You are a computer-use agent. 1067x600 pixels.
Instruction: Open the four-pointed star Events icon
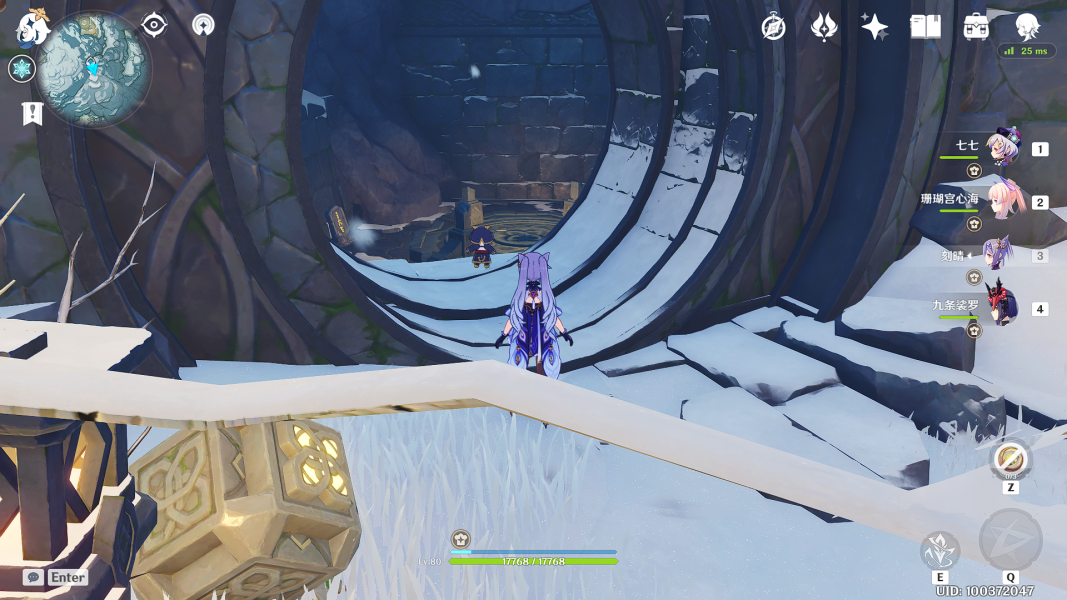pyautogui.click(x=874, y=27)
